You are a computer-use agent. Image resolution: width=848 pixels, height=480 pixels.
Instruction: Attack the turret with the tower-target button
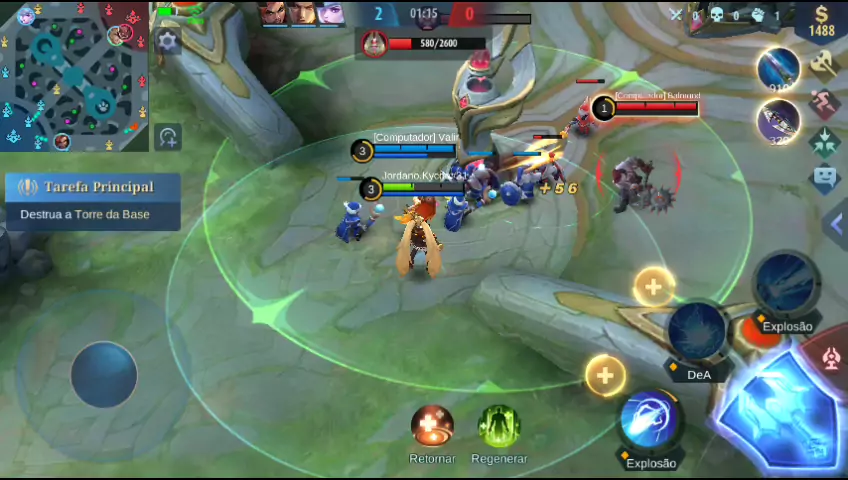pos(832,358)
